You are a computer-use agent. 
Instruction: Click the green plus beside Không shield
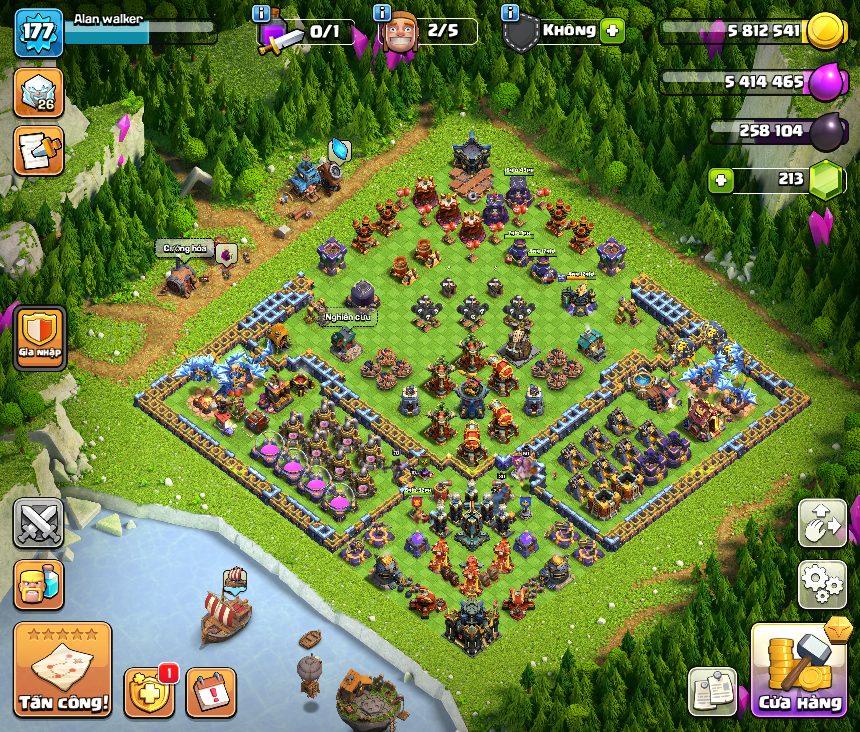click(612, 31)
